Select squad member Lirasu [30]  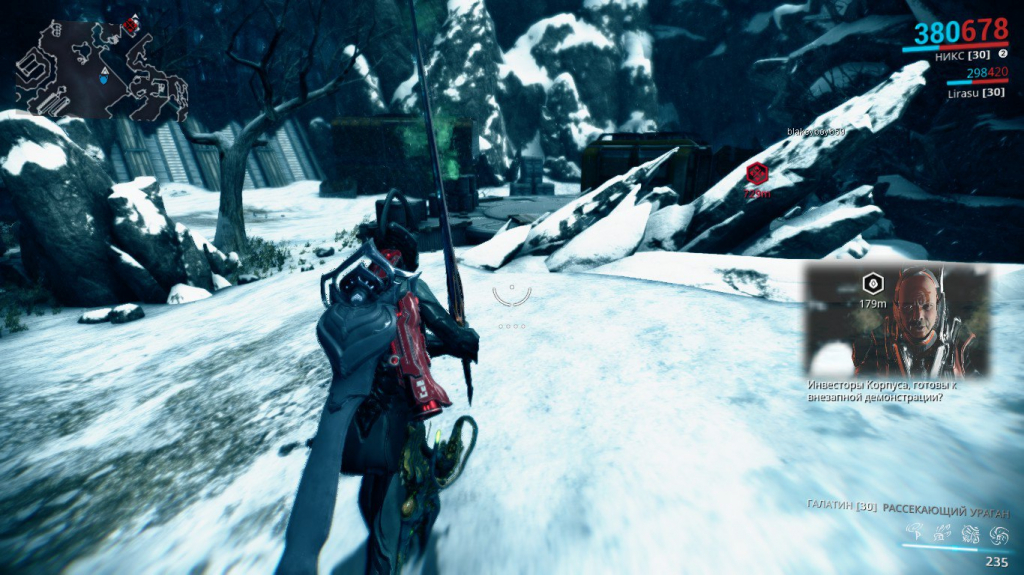click(x=976, y=92)
